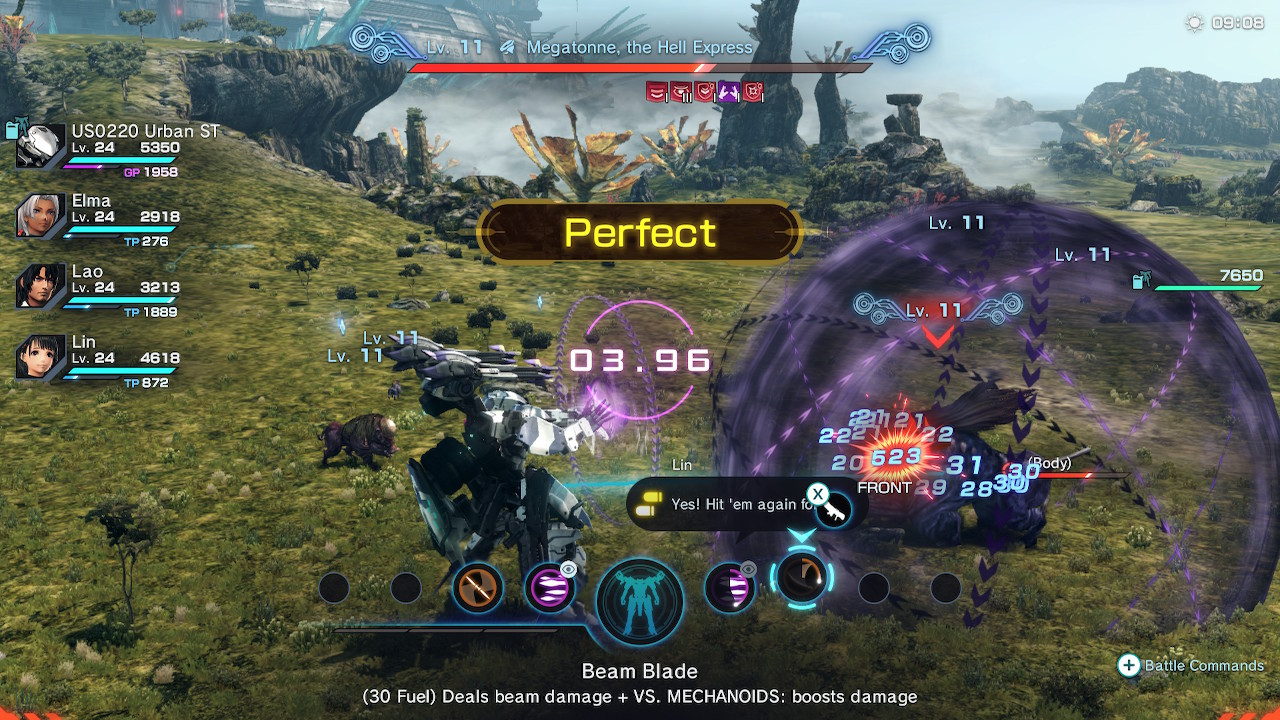Pick Elma's party portrait
The image size is (1280, 720).
coord(41,216)
